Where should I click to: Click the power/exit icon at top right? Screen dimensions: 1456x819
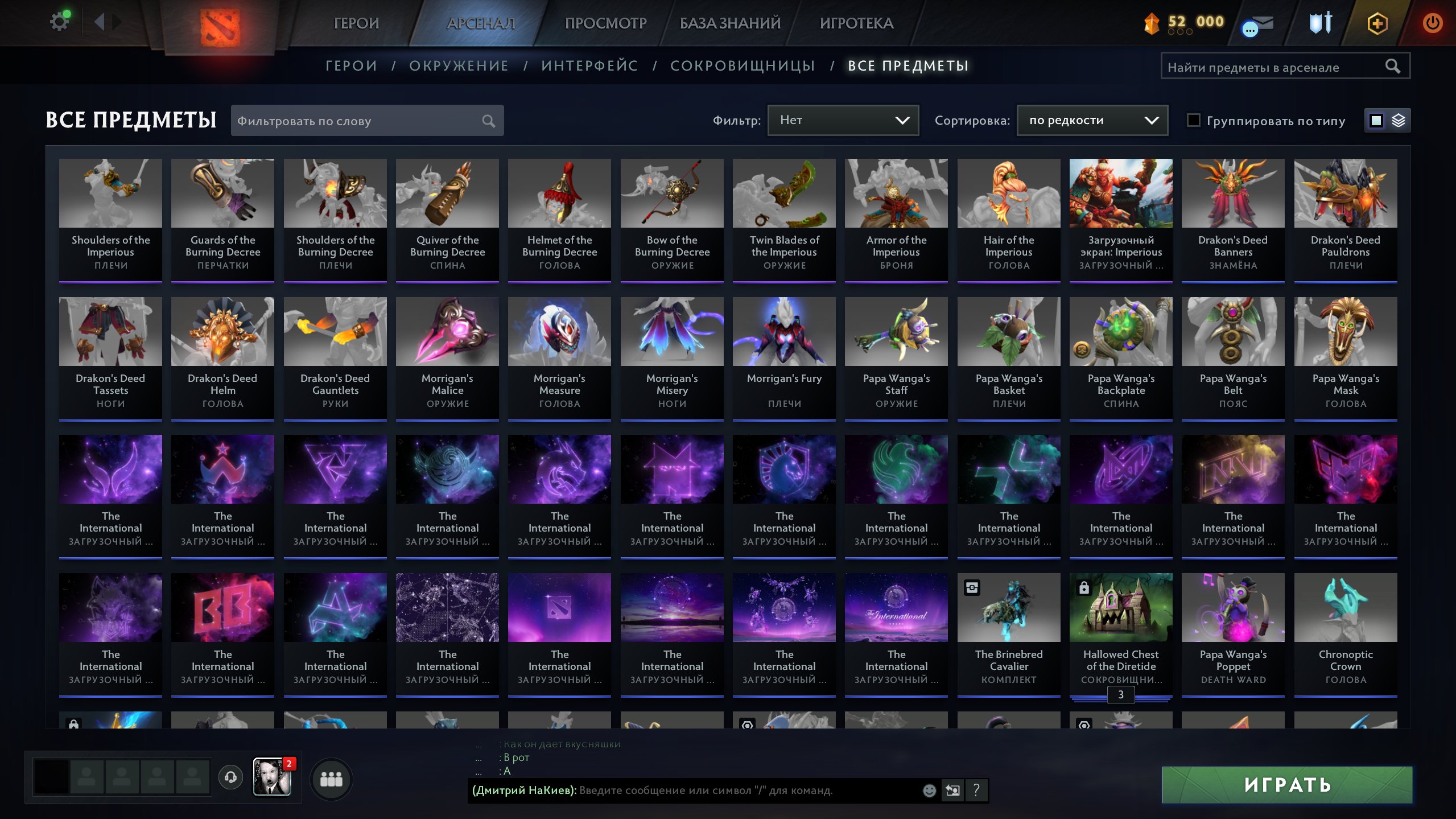coord(1432,23)
